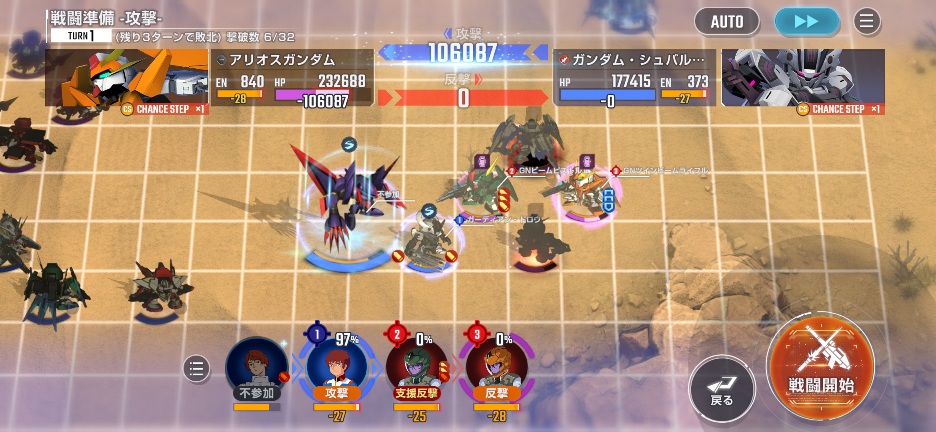Pick the 反撃 orange-haired pilot portrait
Screen dimensions: 936x432
click(x=496, y=367)
